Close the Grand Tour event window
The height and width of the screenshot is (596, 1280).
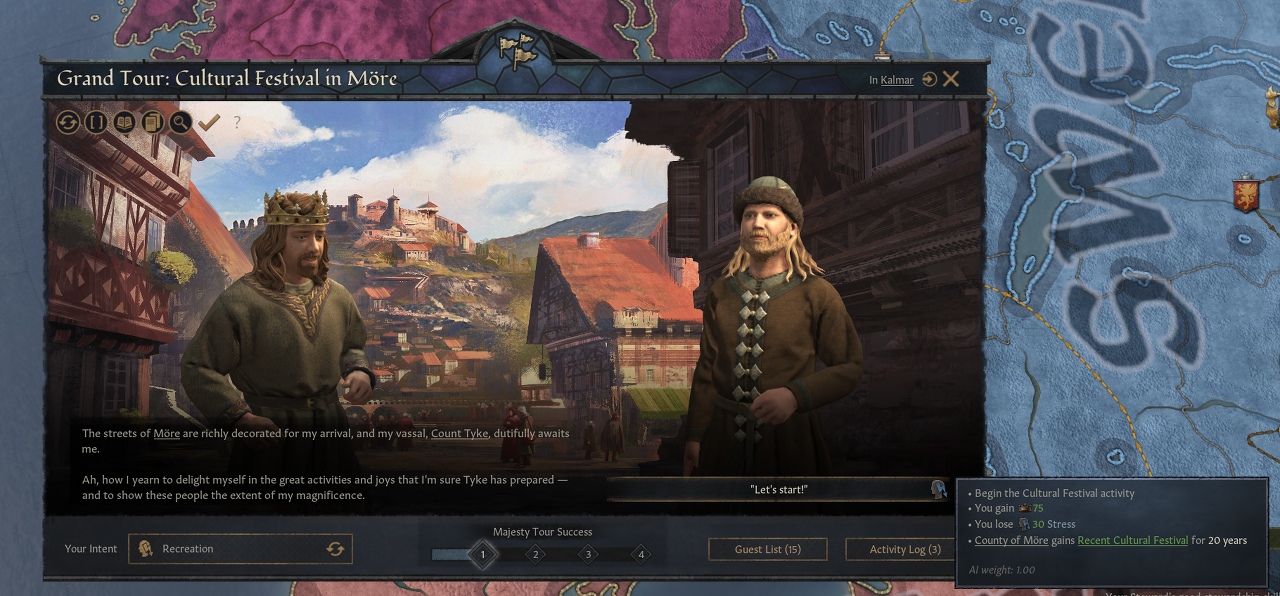pos(951,79)
